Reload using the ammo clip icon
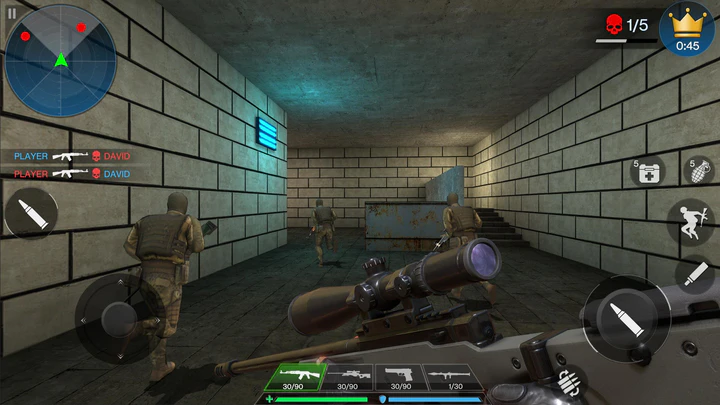 point(571,383)
